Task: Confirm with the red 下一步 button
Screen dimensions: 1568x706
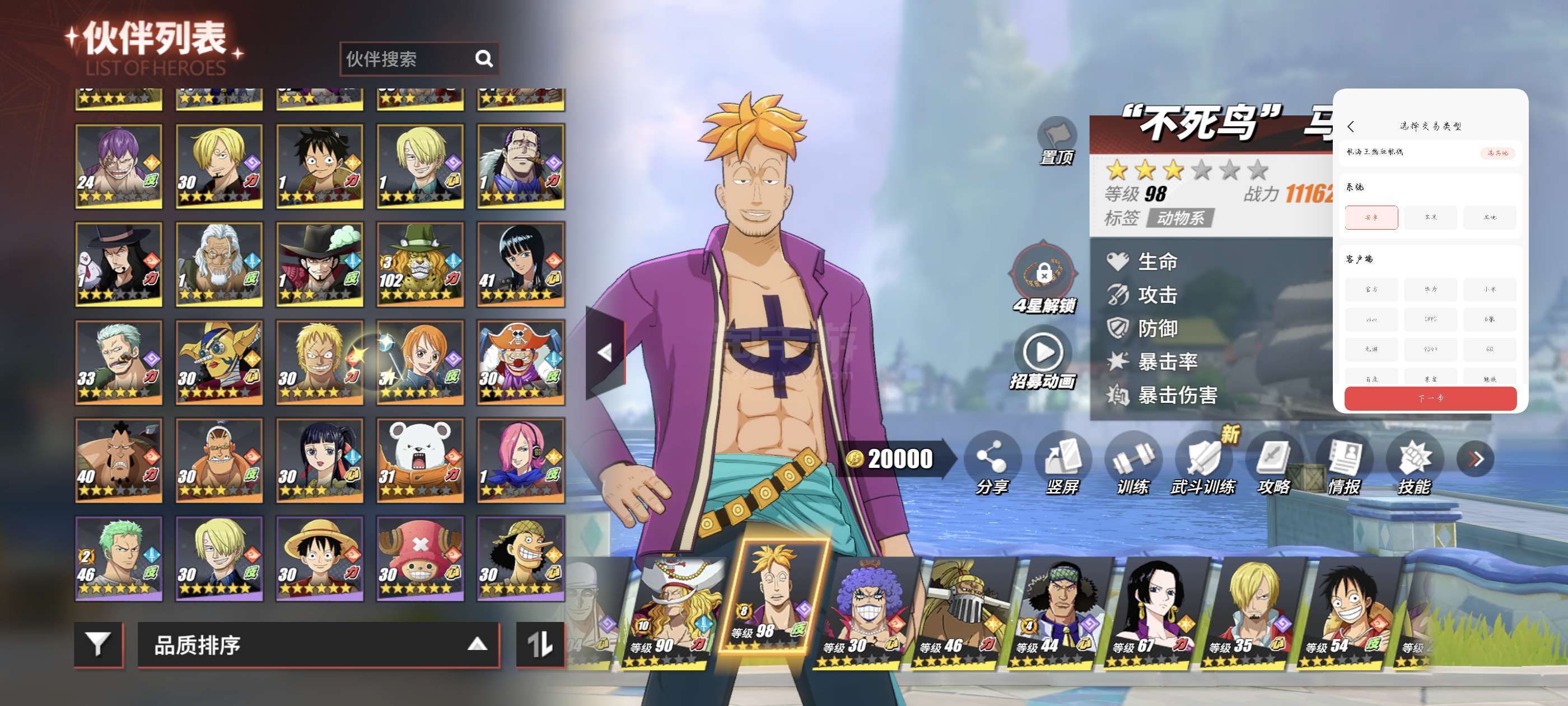Action: click(1430, 398)
